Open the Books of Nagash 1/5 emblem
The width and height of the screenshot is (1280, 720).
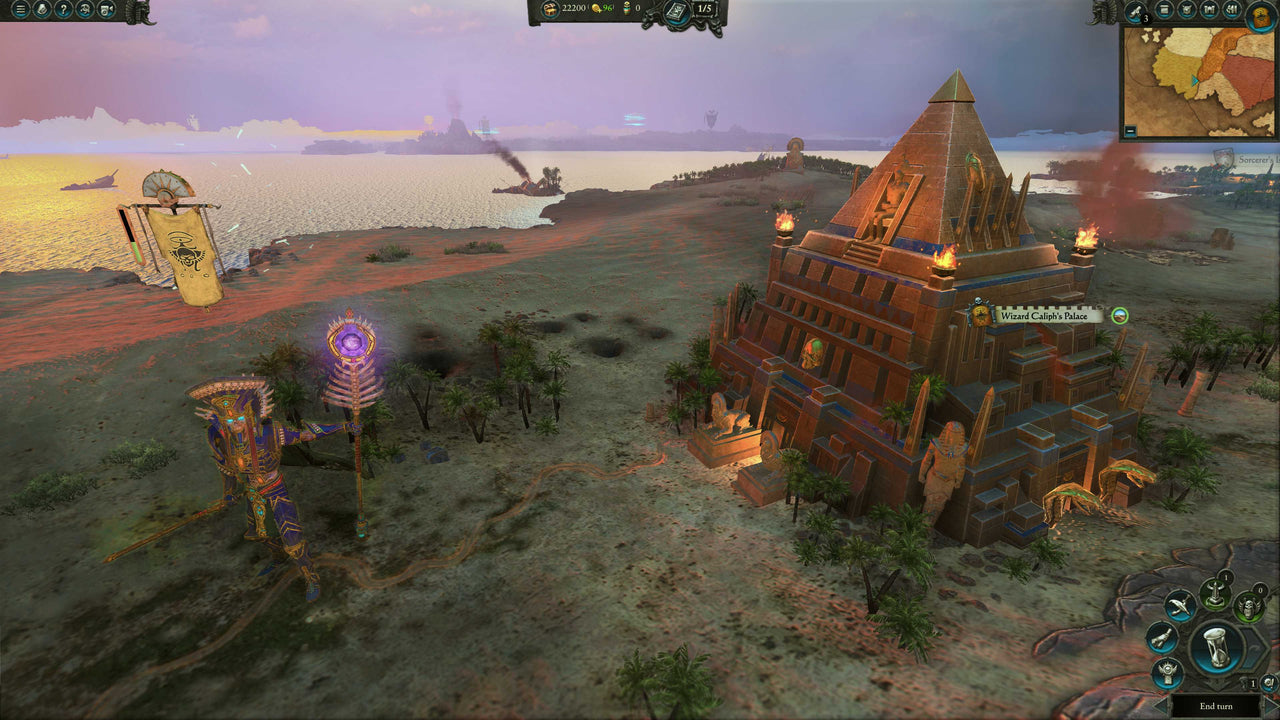(x=677, y=12)
